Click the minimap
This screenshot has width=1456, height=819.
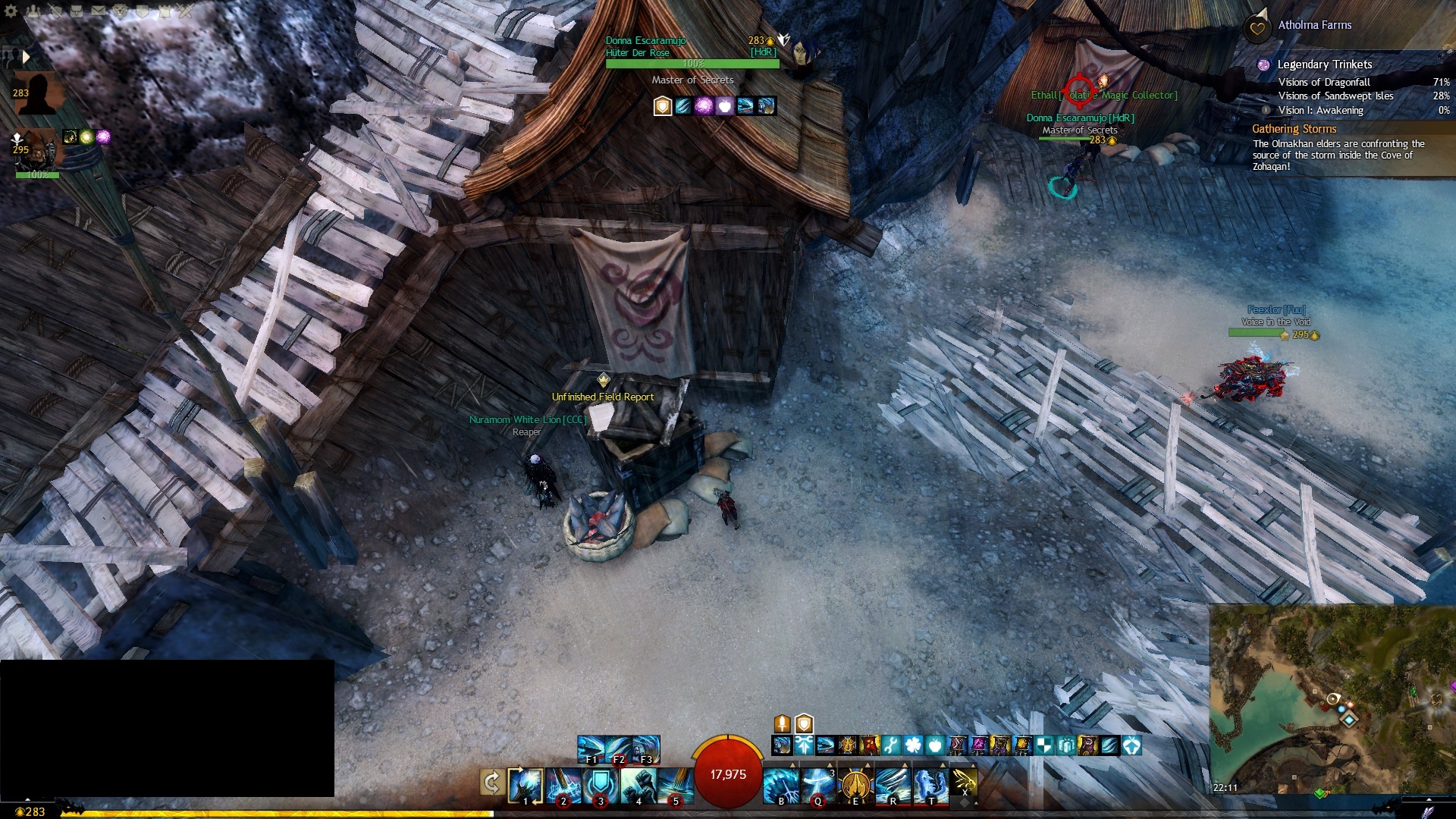pyautogui.click(x=1332, y=699)
